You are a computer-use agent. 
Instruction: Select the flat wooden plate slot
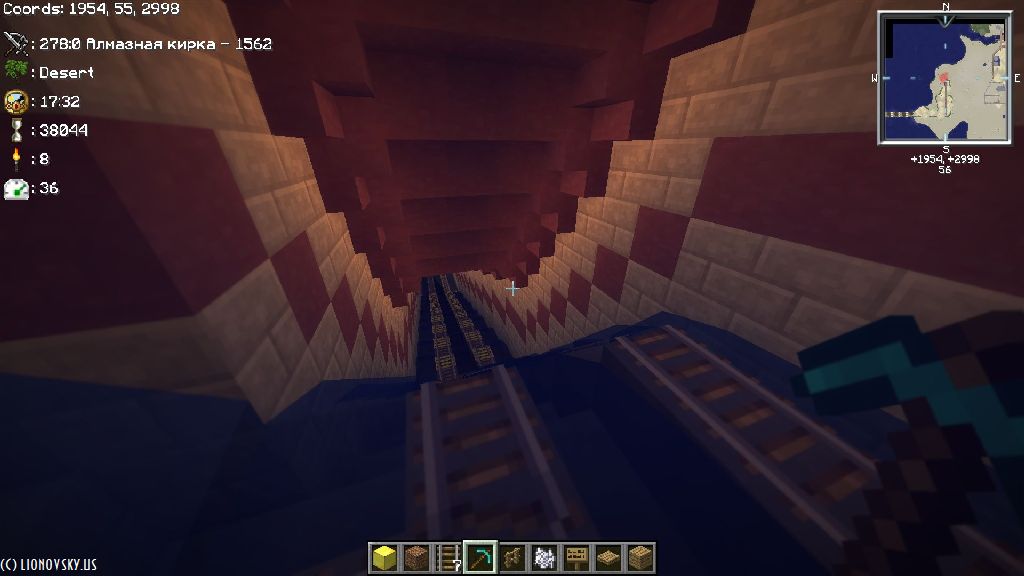pos(608,557)
